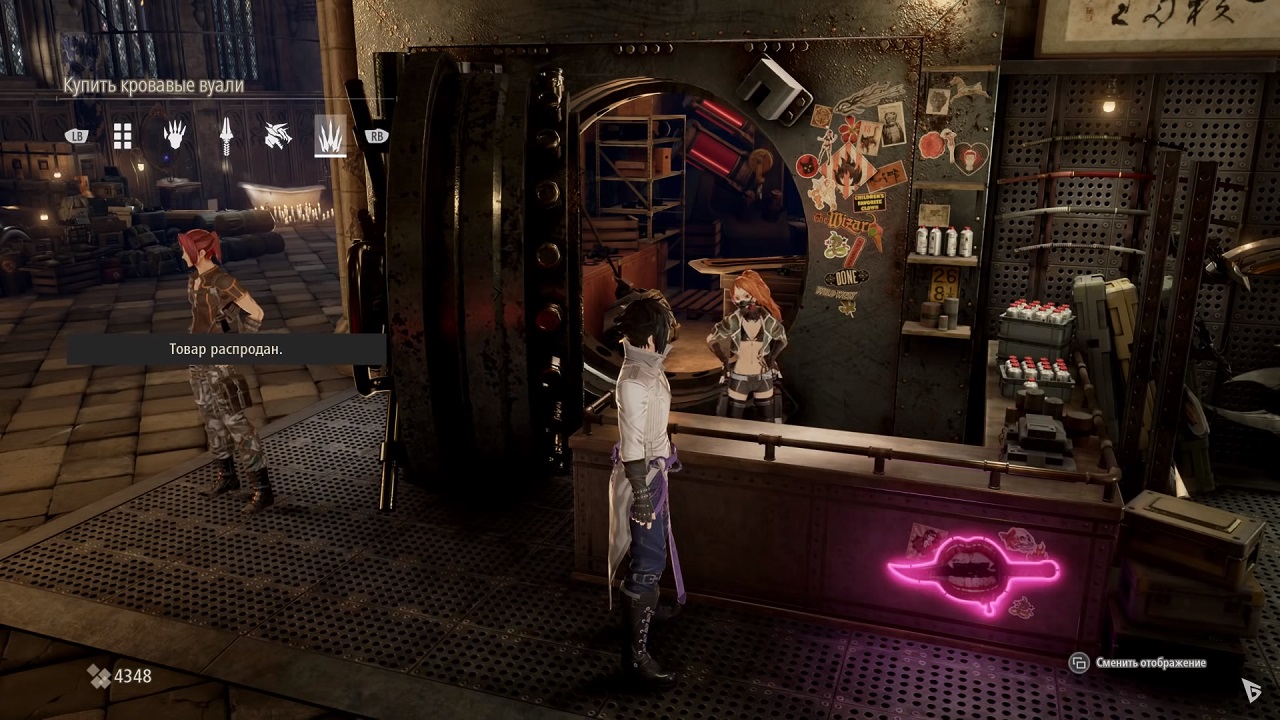This screenshot has height=720, width=1280.
Task: Open the stinger tail veil tab
Action: [226, 135]
